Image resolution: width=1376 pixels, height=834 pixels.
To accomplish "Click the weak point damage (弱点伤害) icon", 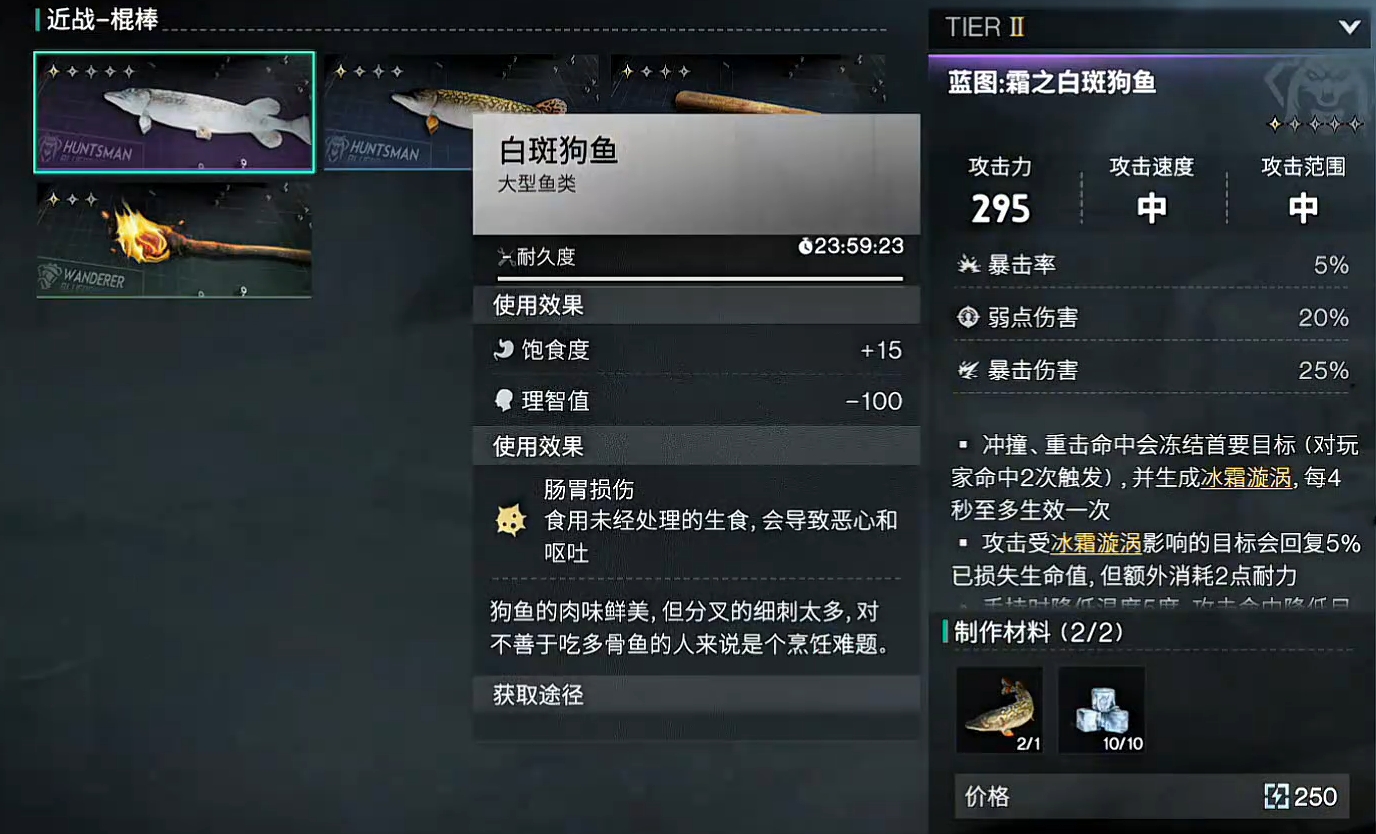I will pyautogui.click(x=966, y=317).
